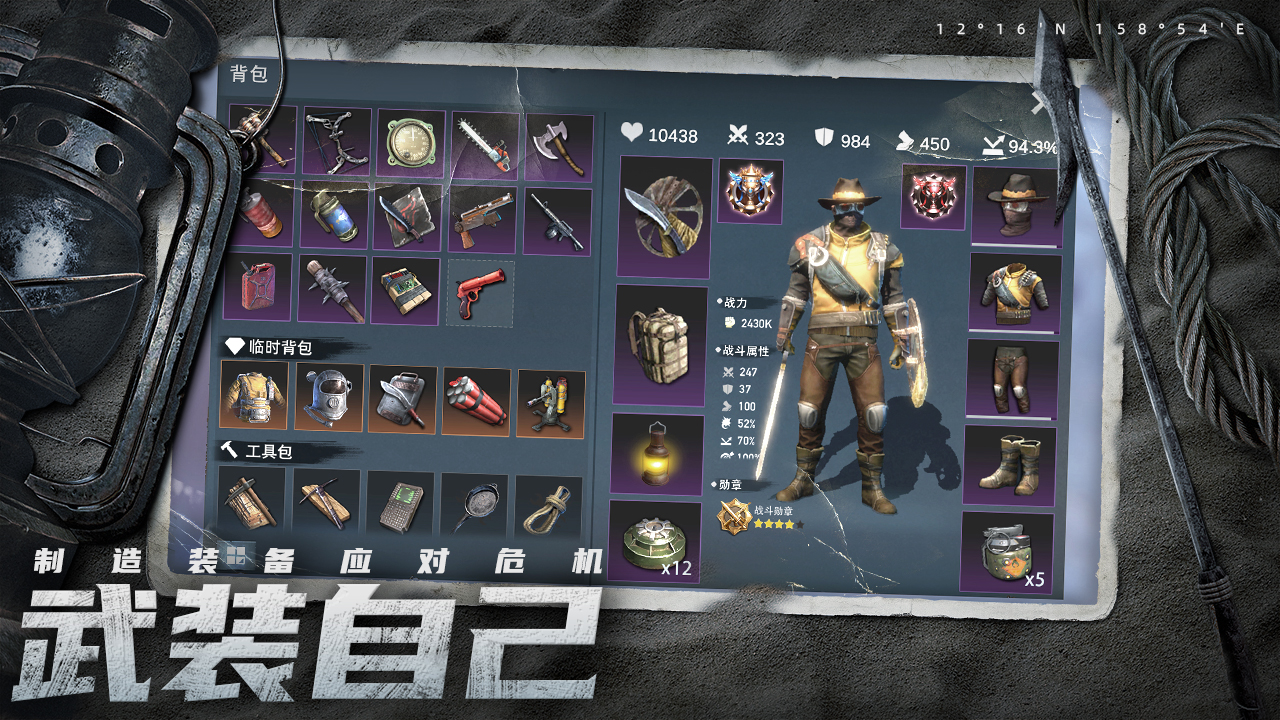Pick the round pressure gauge item
This screenshot has width=1280, height=720.
[411, 143]
